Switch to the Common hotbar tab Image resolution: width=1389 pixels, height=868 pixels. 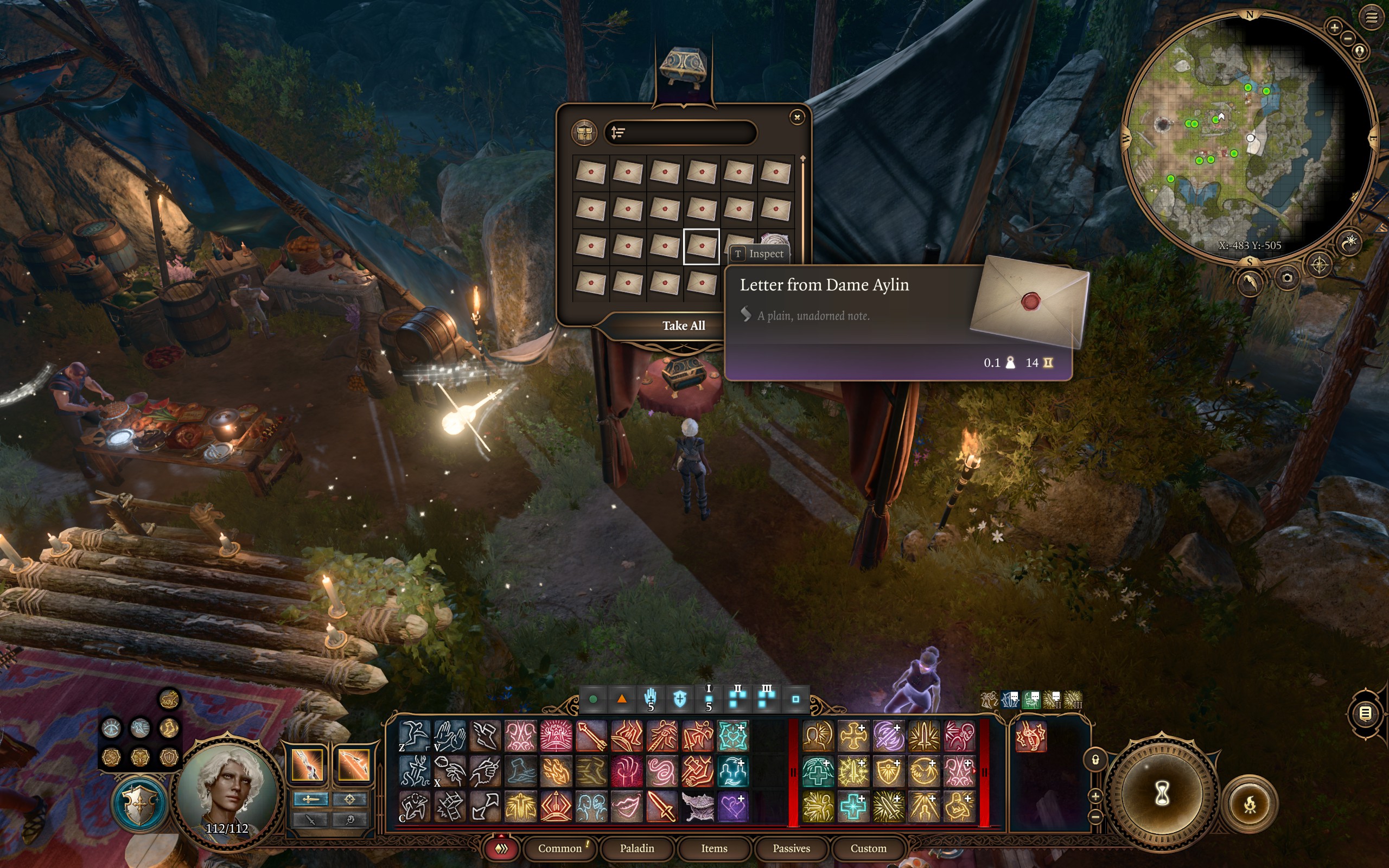(x=559, y=848)
